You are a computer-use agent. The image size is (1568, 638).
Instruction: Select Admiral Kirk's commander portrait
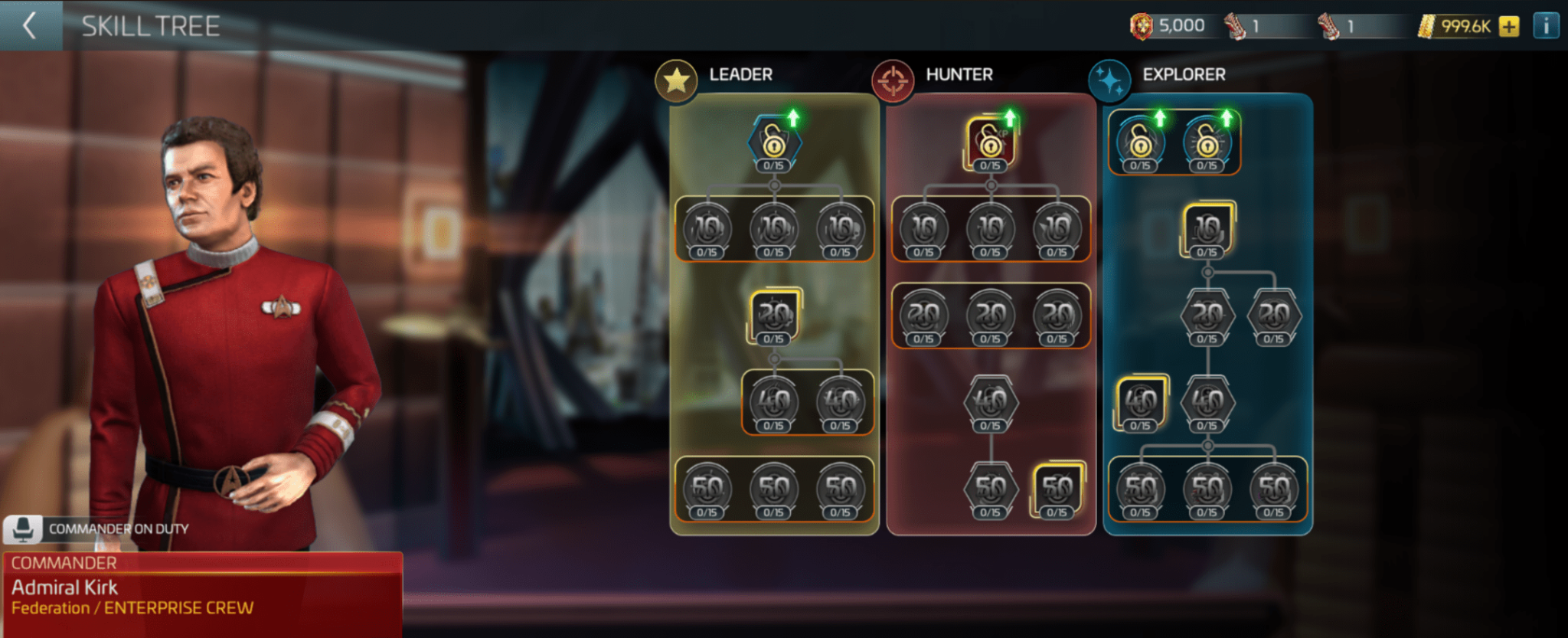point(214,306)
